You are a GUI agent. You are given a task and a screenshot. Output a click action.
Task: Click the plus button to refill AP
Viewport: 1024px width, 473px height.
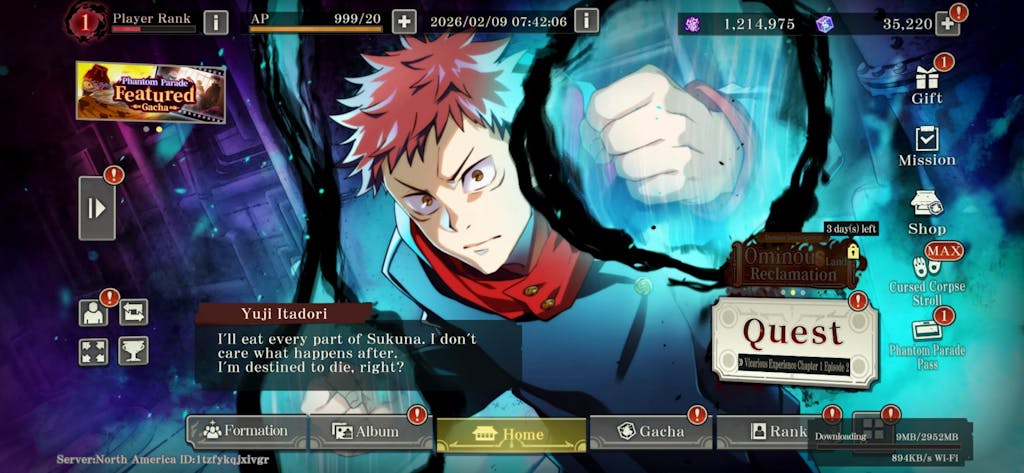[x=404, y=21]
